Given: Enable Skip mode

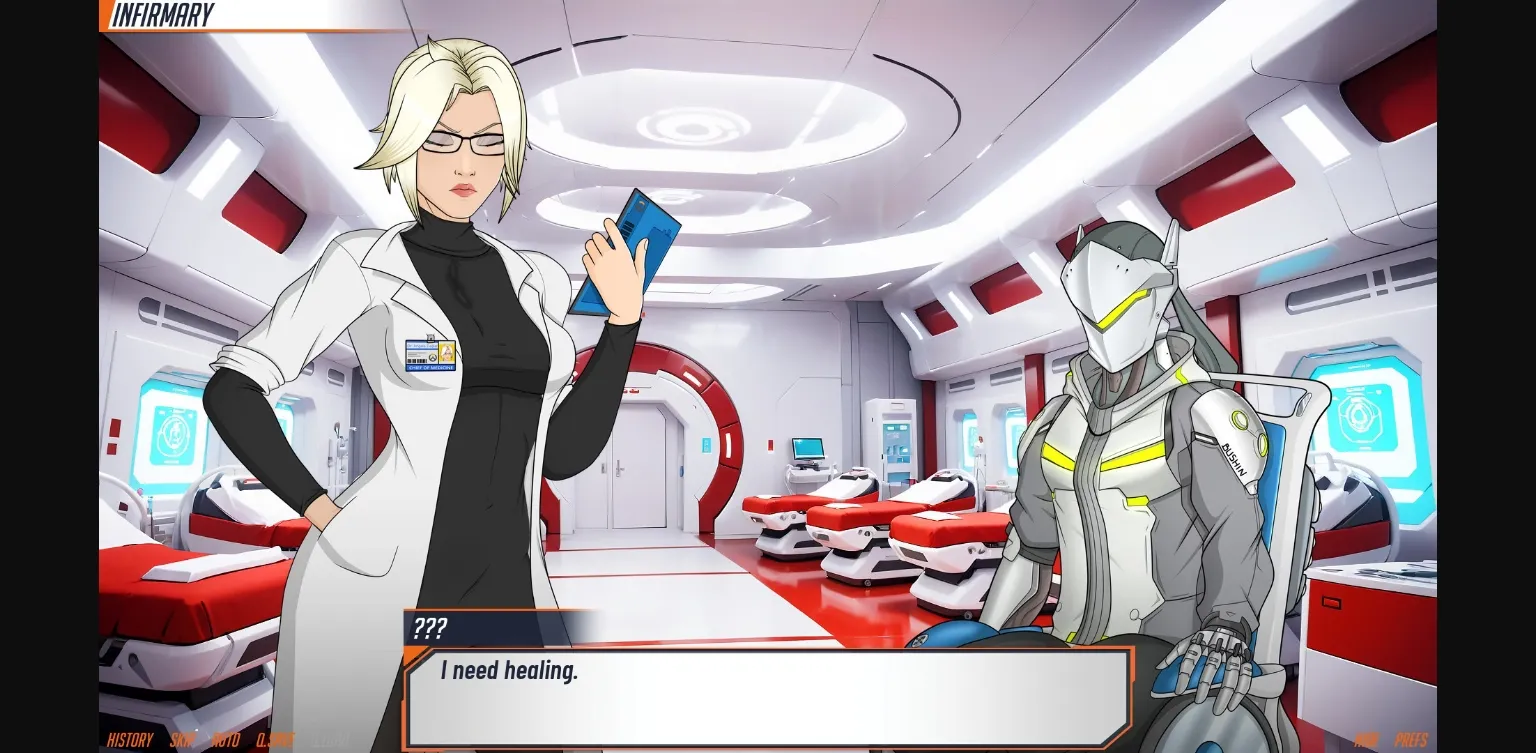Looking at the screenshot, I should click(x=181, y=740).
